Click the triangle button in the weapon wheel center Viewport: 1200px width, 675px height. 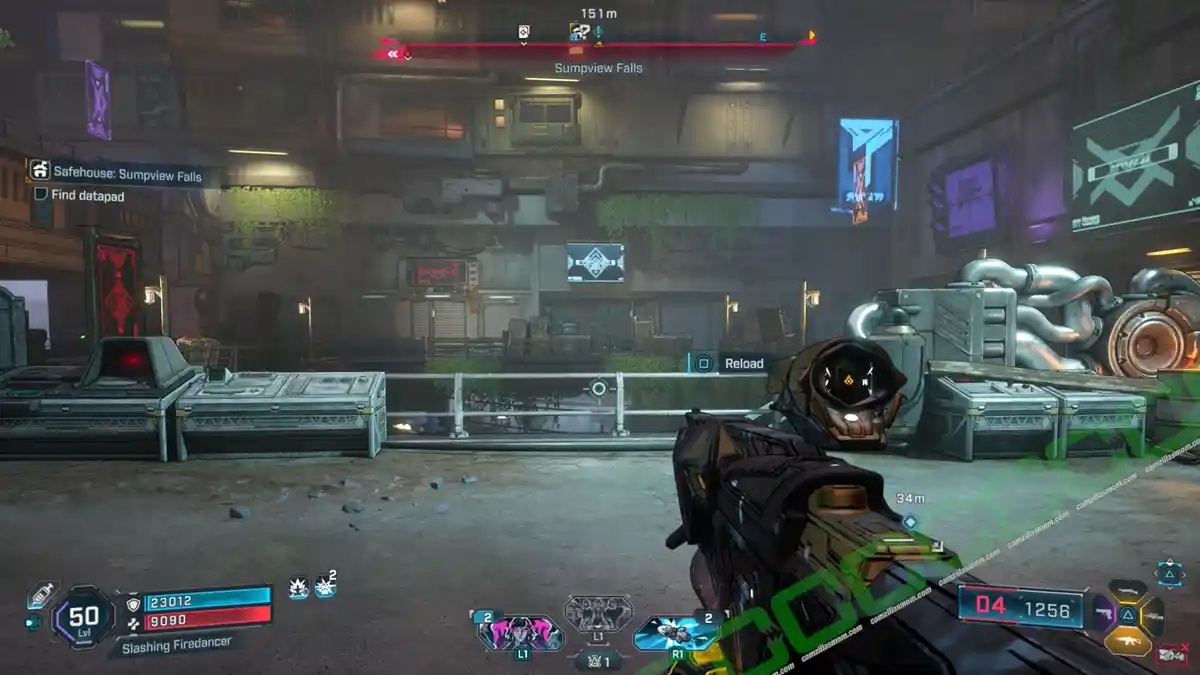click(1128, 616)
